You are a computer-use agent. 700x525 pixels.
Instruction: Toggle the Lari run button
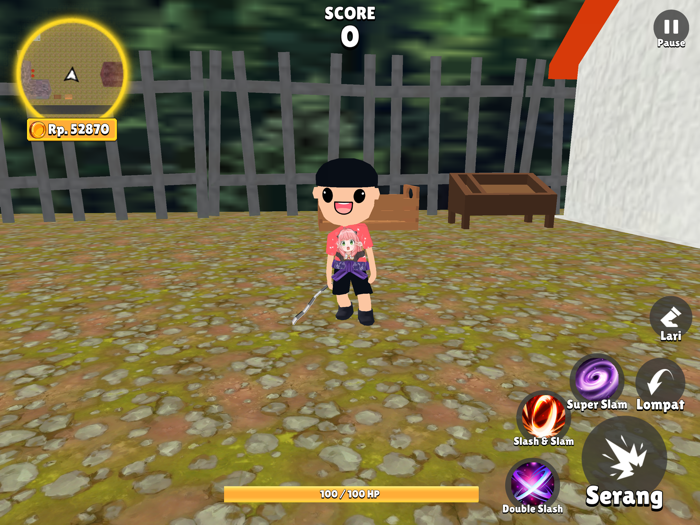click(x=671, y=318)
